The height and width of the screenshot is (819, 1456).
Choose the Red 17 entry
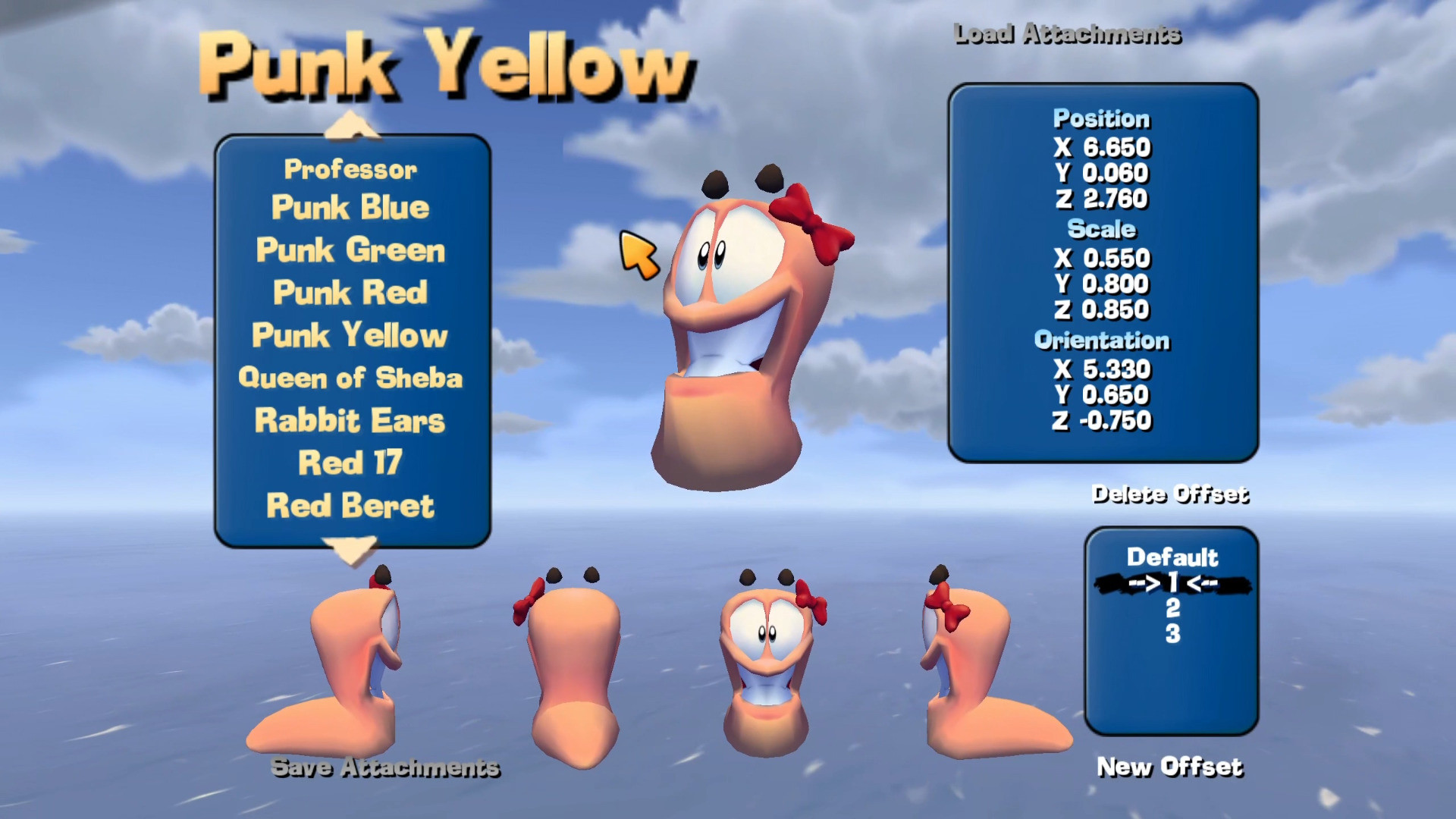350,463
